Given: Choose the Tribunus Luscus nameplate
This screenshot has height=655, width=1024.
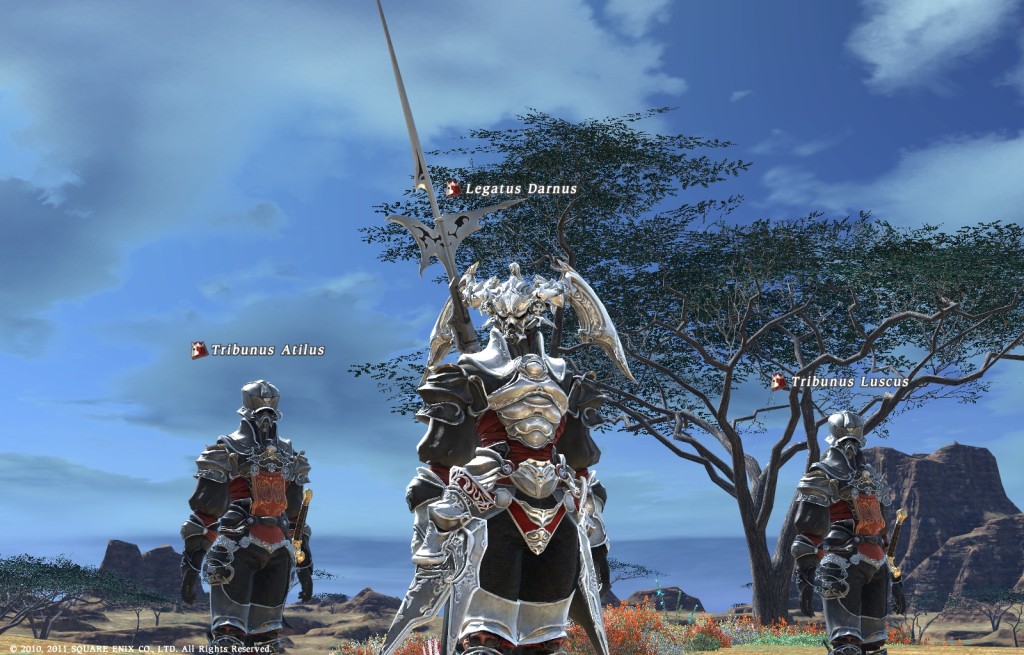Looking at the screenshot, I should click(x=841, y=382).
